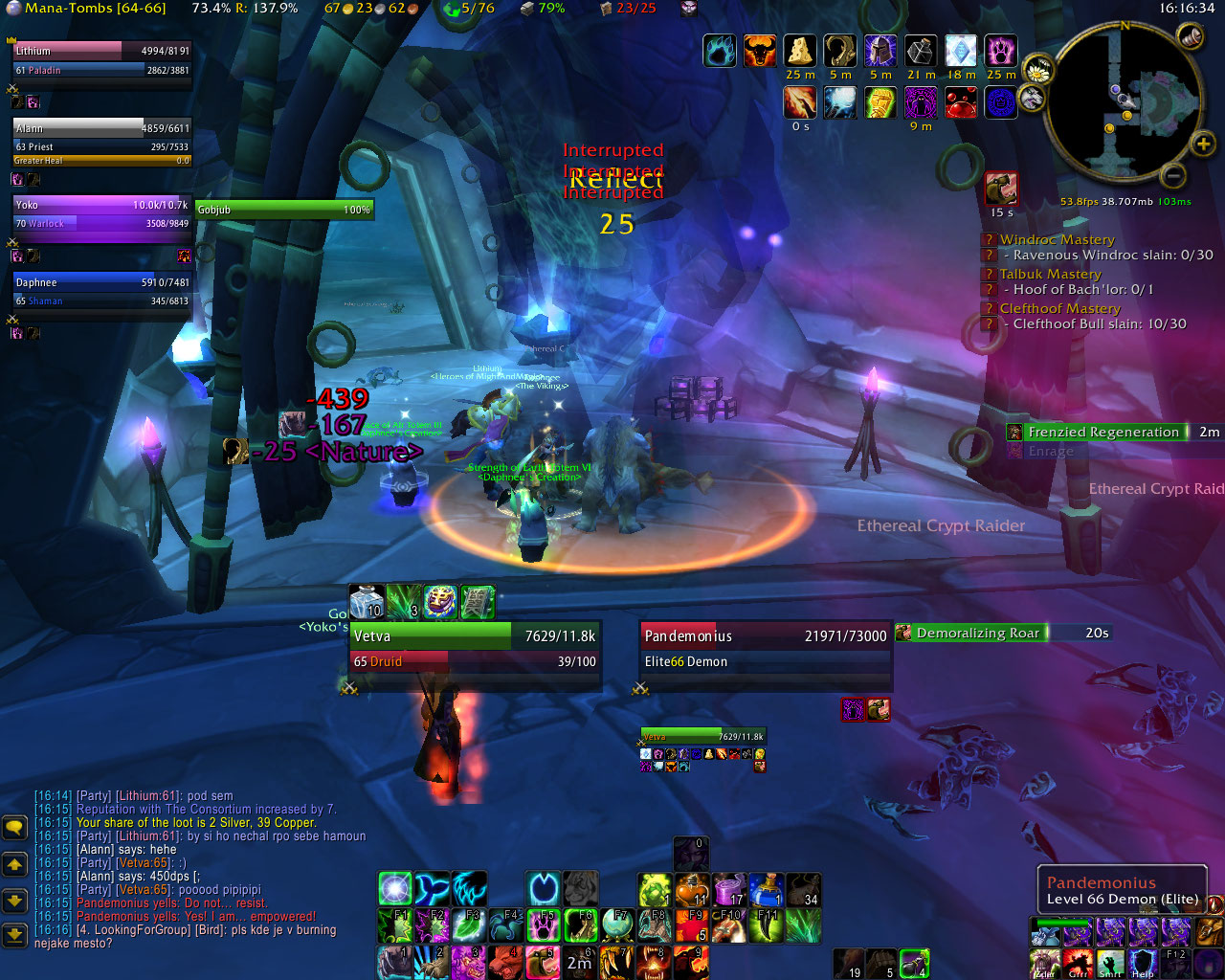Click the Windroc Mastery quest tracker entry

click(1057, 239)
